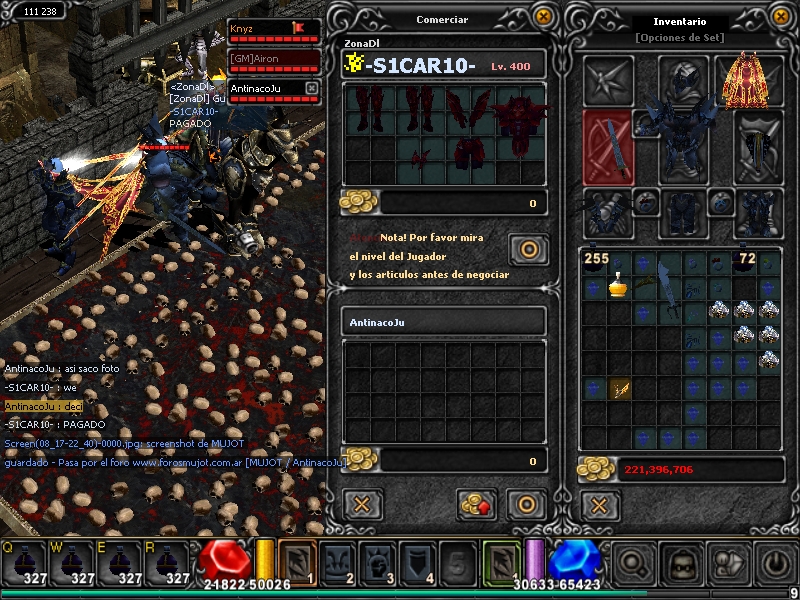
Task: Close inventory with the bottom X button
Action: pyautogui.click(x=599, y=503)
